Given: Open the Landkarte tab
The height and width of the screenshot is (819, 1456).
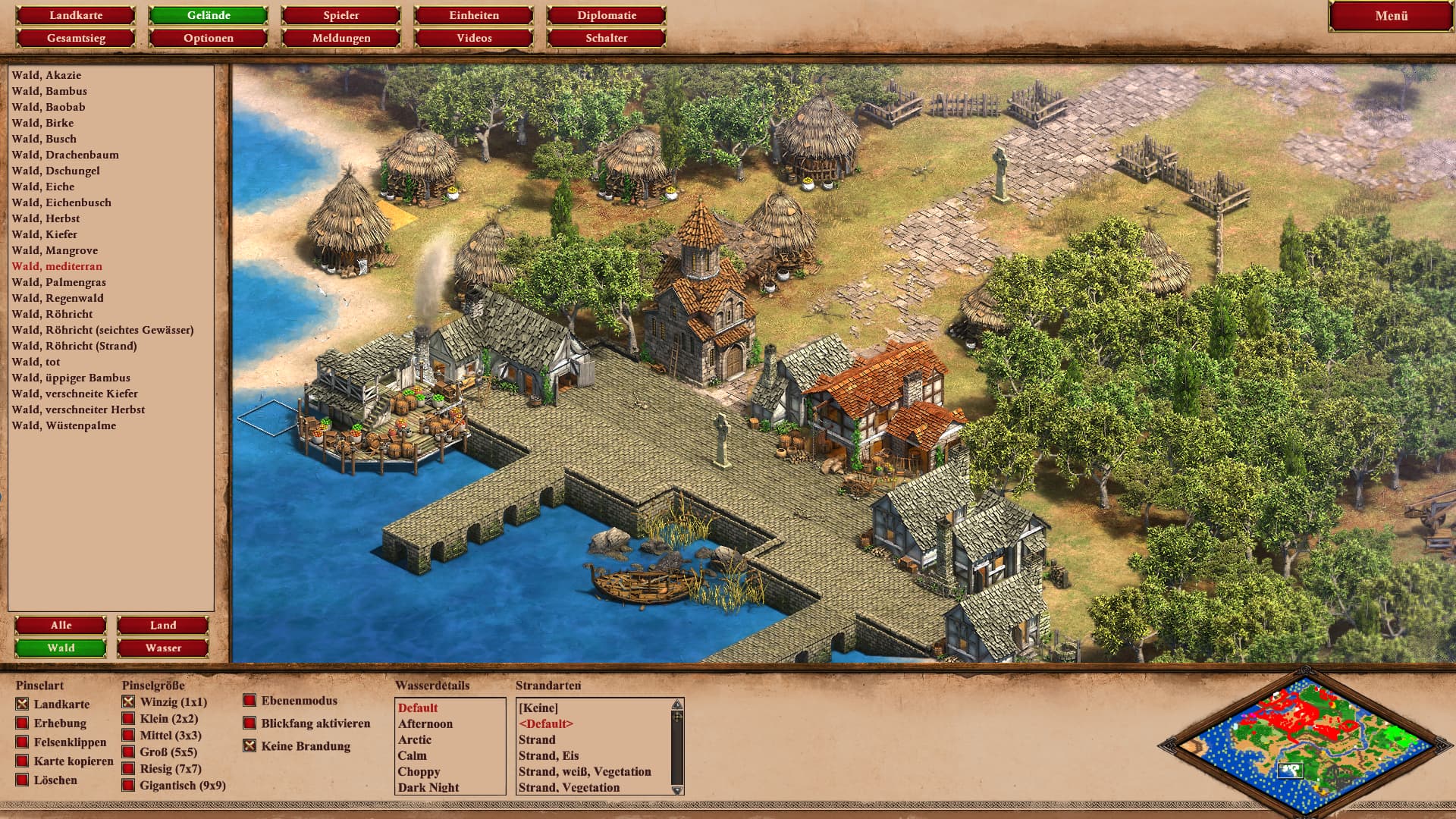Looking at the screenshot, I should click(76, 15).
